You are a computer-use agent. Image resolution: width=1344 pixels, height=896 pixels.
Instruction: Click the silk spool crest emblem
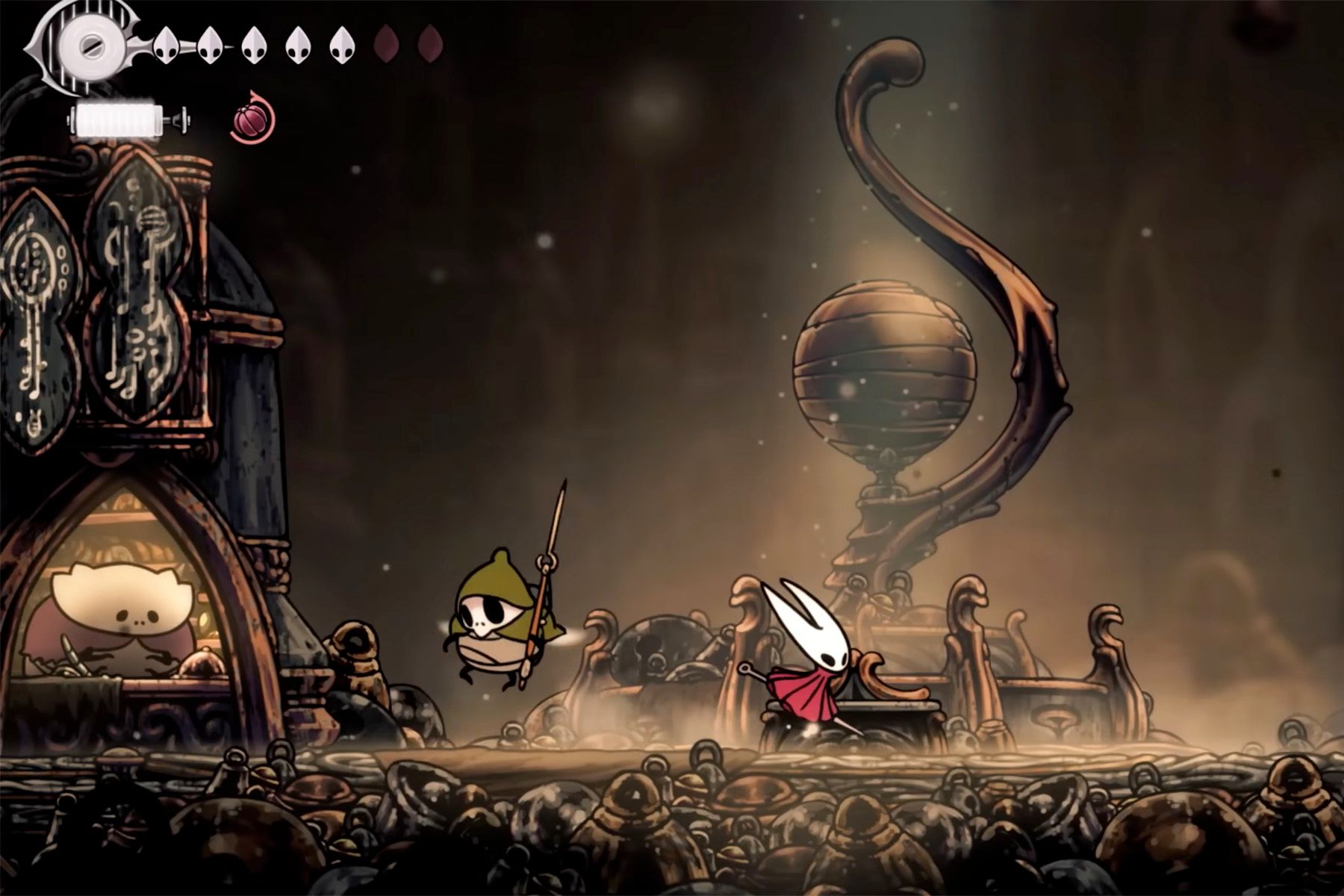pyautogui.click(x=87, y=43)
